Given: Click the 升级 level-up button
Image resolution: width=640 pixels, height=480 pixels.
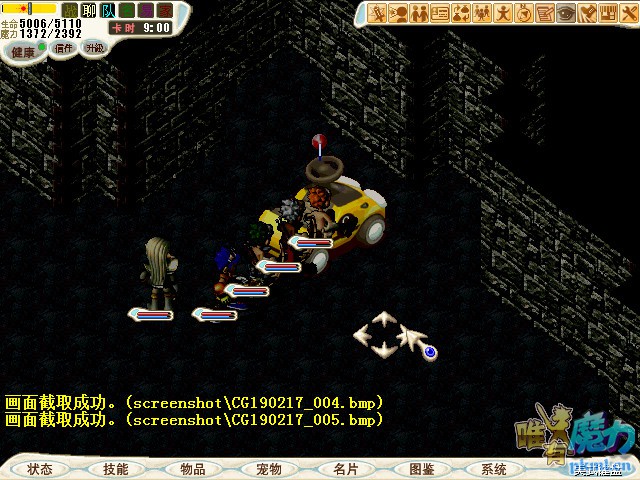Looking at the screenshot, I should pyautogui.click(x=94, y=47).
